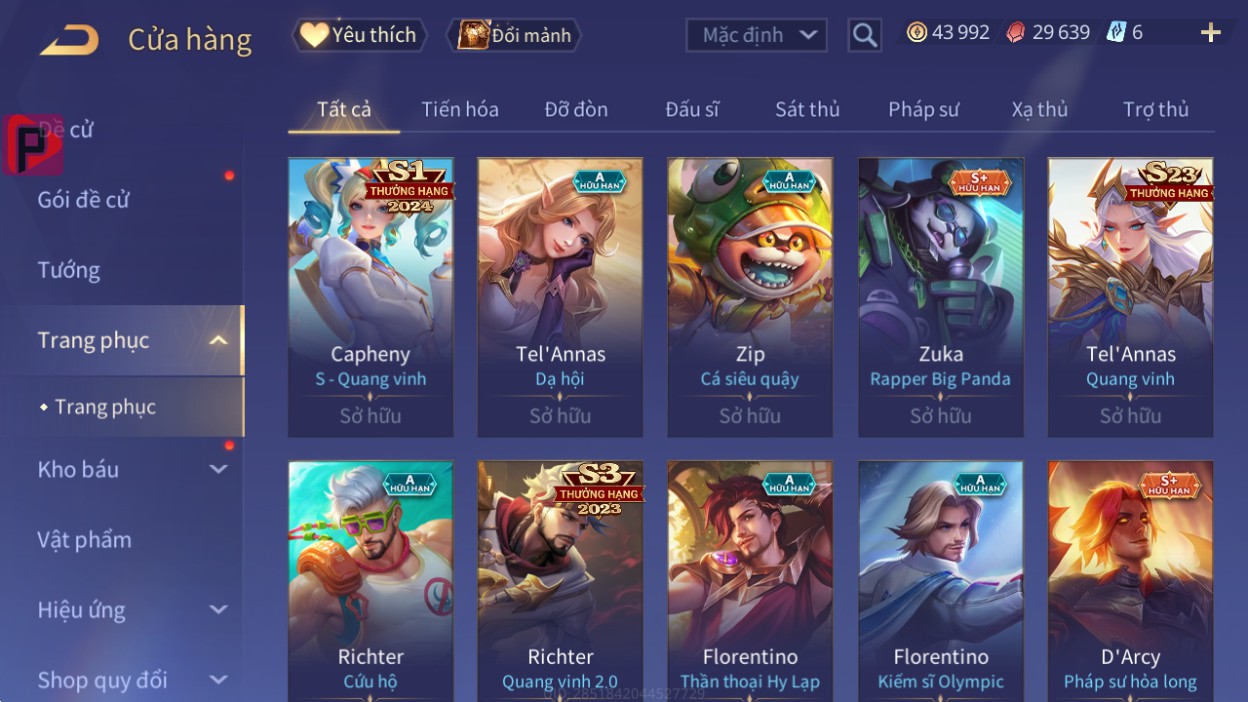Choose the Zuka Rapper Big Panda skin

[940, 297]
